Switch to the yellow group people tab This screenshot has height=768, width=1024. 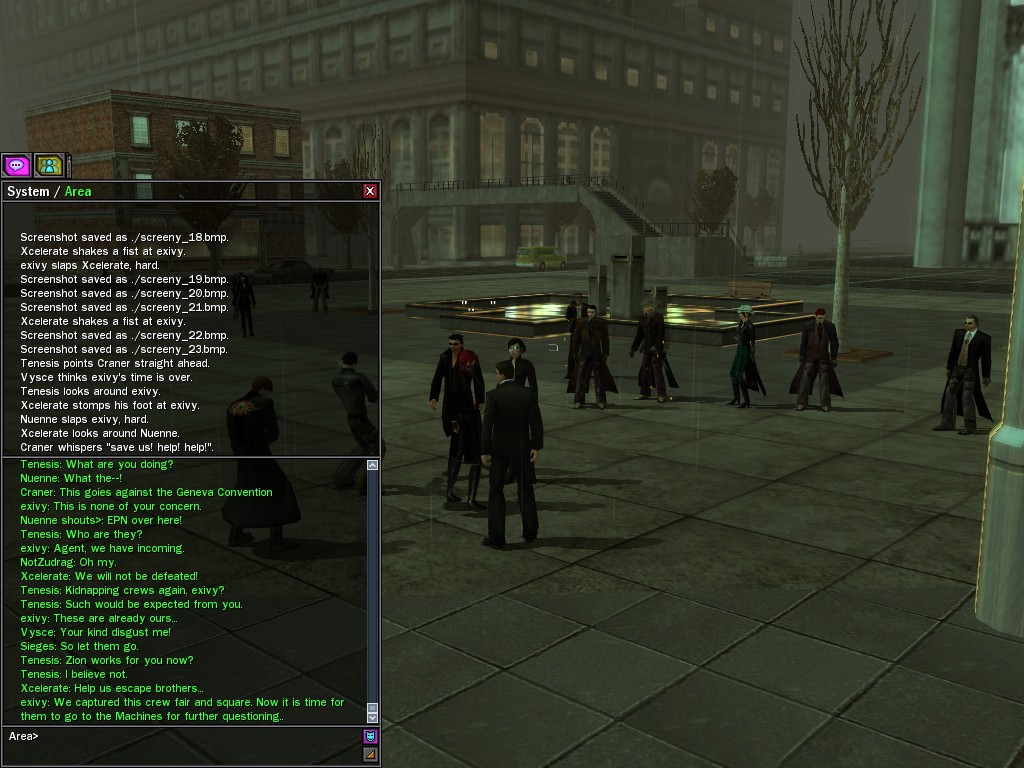coord(49,165)
